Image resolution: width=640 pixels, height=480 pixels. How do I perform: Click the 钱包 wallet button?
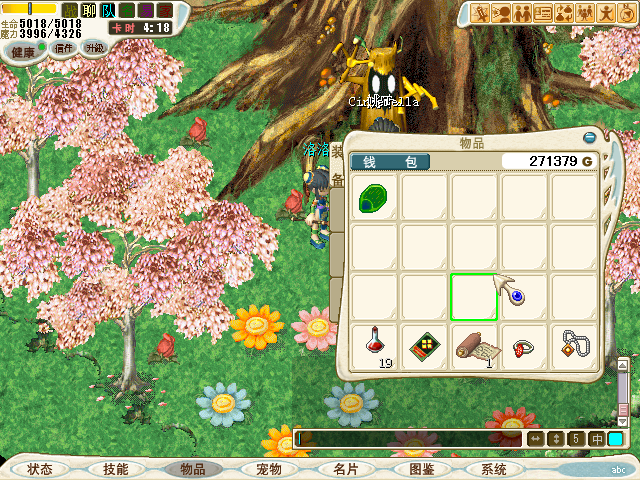(x=390, y=162)
